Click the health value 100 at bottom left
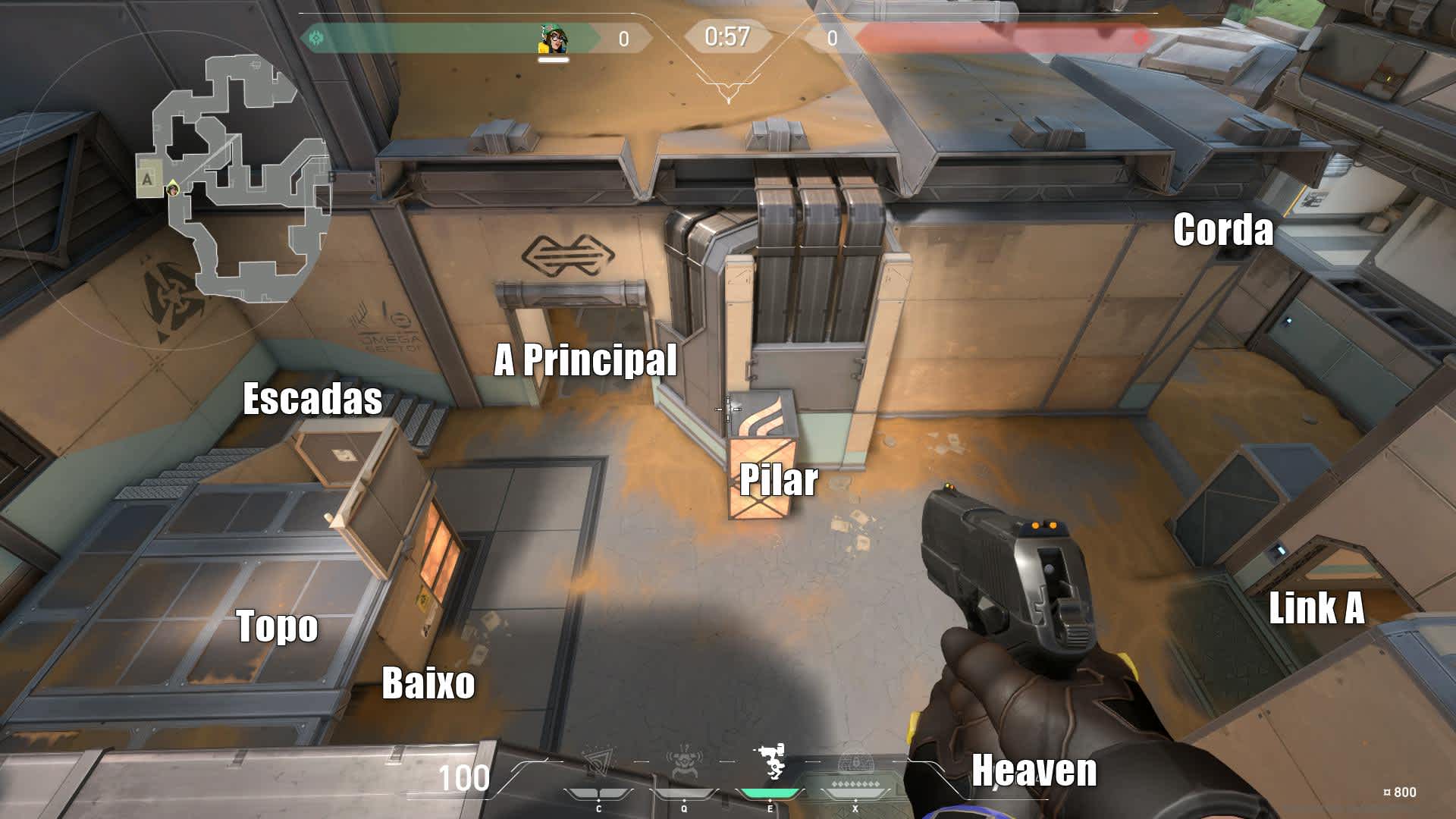The width and height of the screenshot is (1456, 819). [465, 777]
